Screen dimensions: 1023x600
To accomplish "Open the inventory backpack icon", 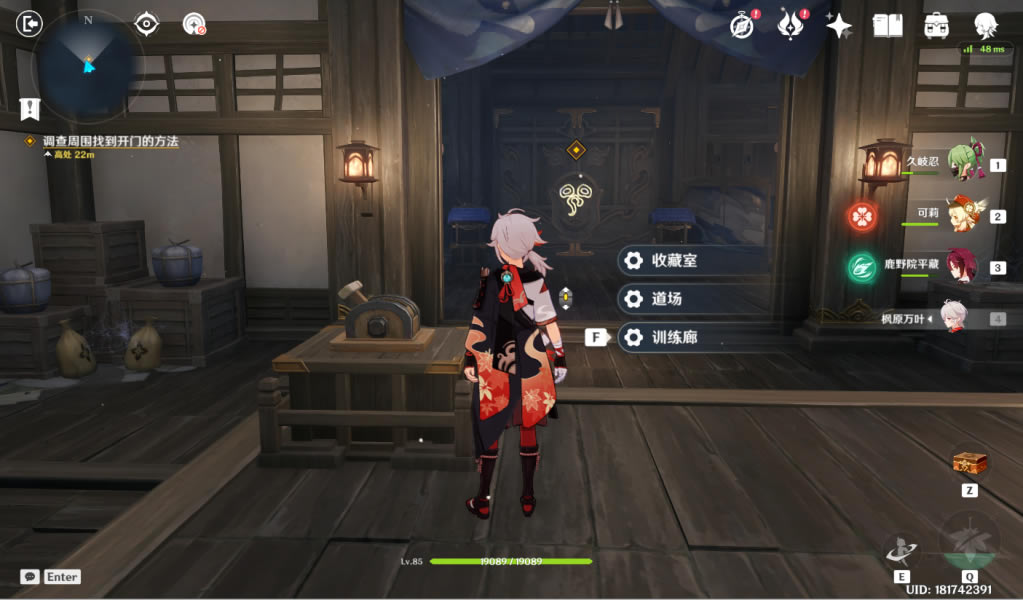I will (x=937, y=26).
